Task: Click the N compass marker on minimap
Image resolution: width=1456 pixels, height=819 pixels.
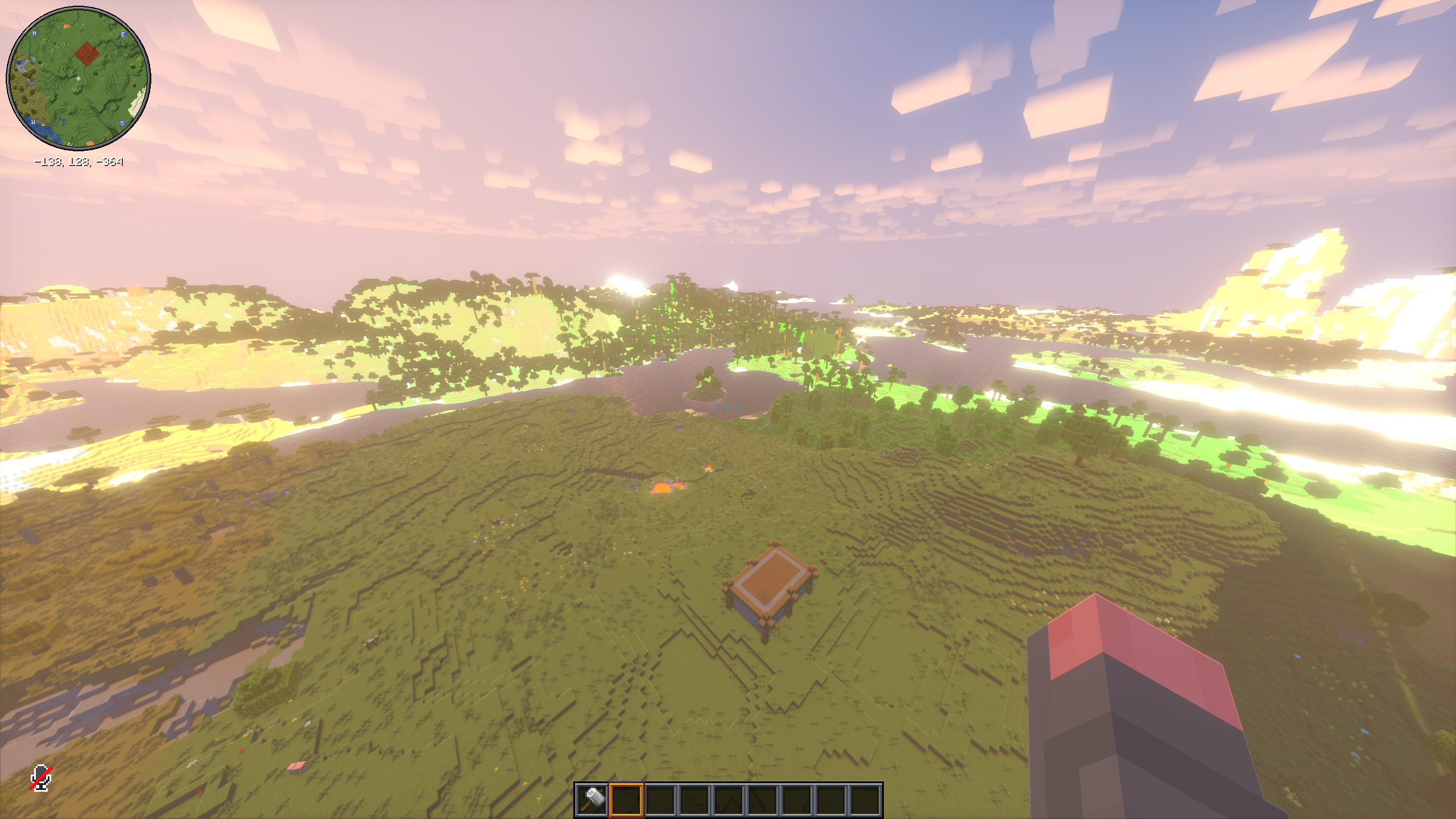Action: [x=35, y=34]
